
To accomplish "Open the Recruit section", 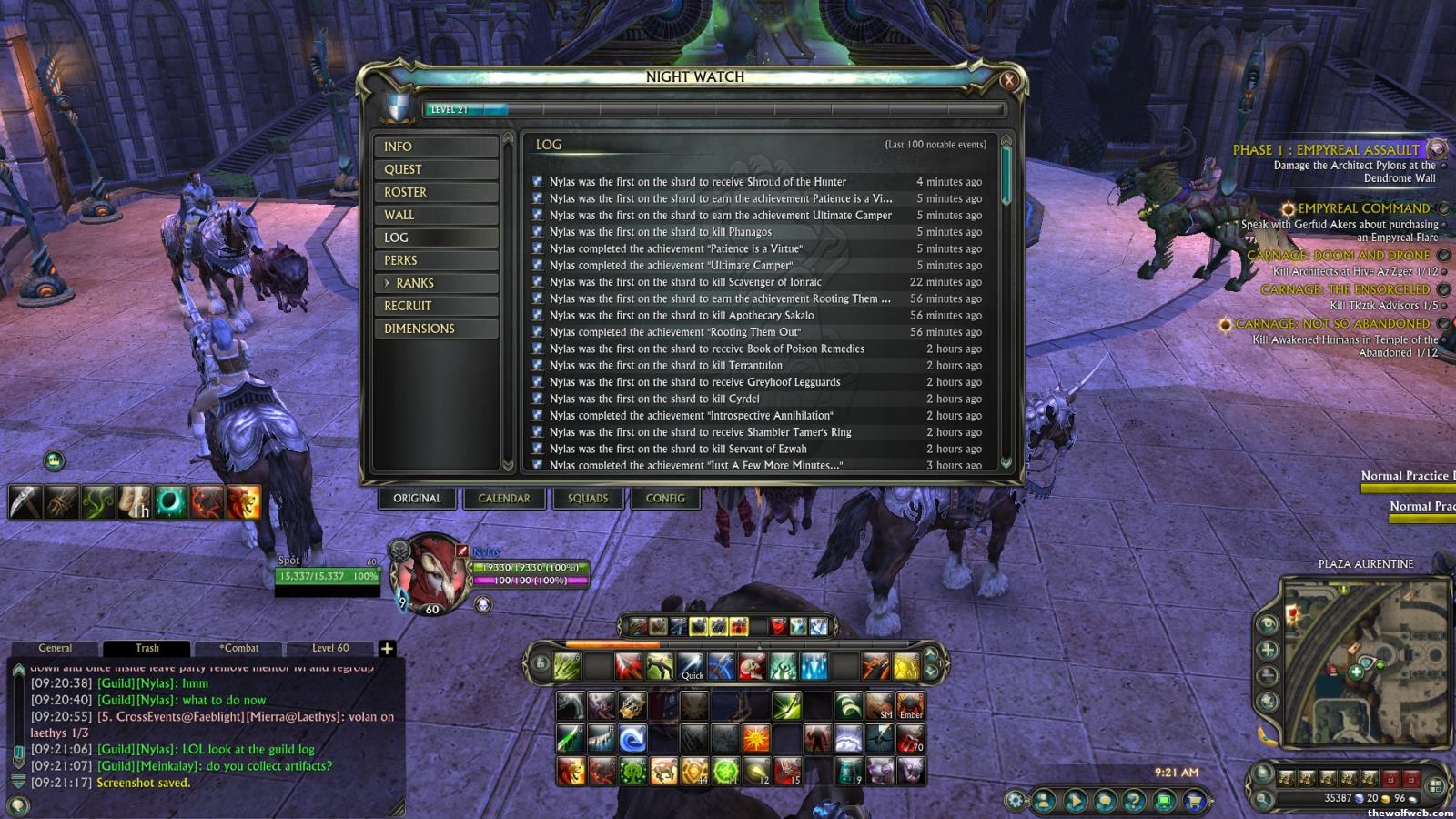I will [x=436, y=306].
